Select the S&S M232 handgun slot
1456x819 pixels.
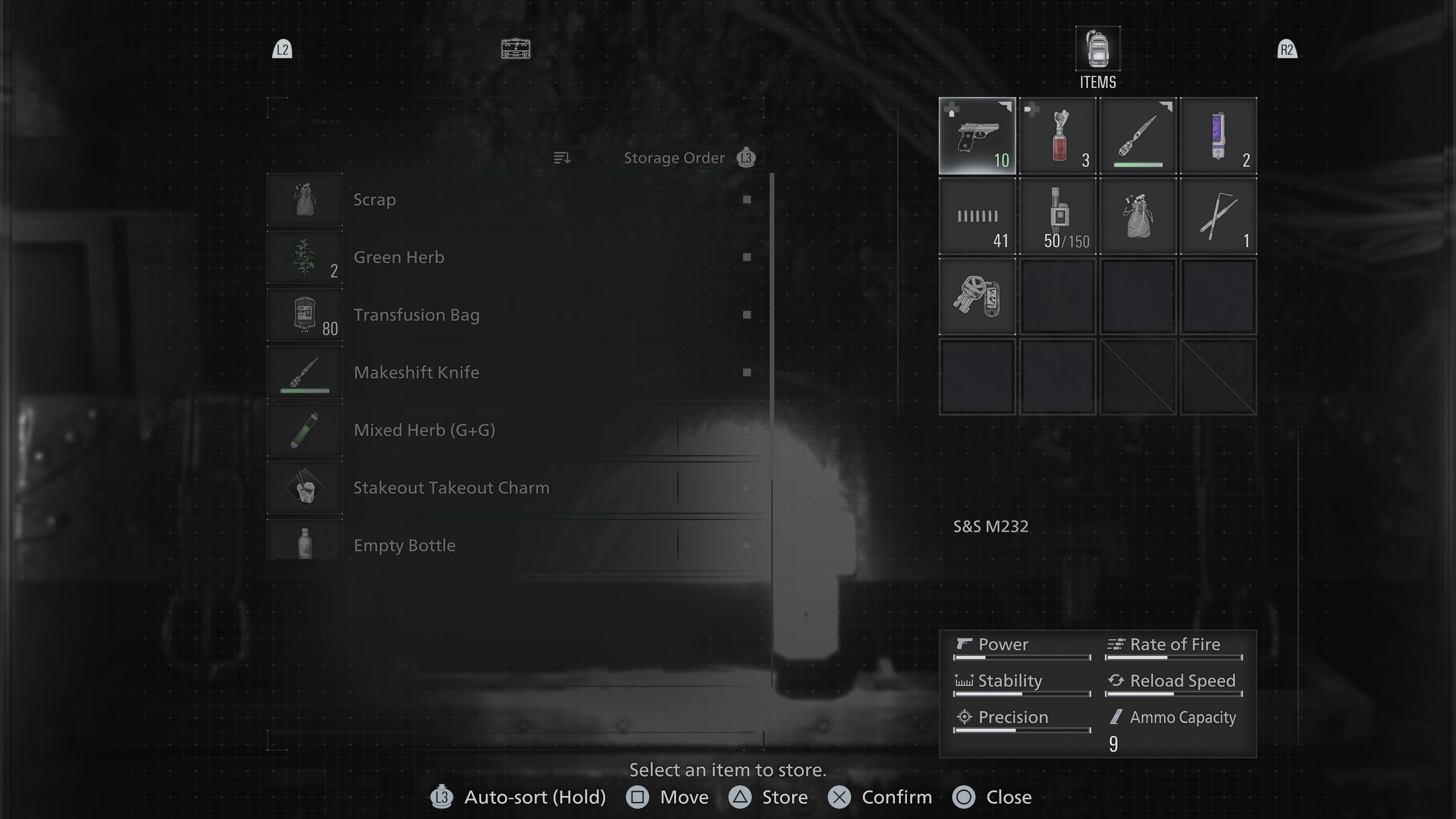coord(977,136)
